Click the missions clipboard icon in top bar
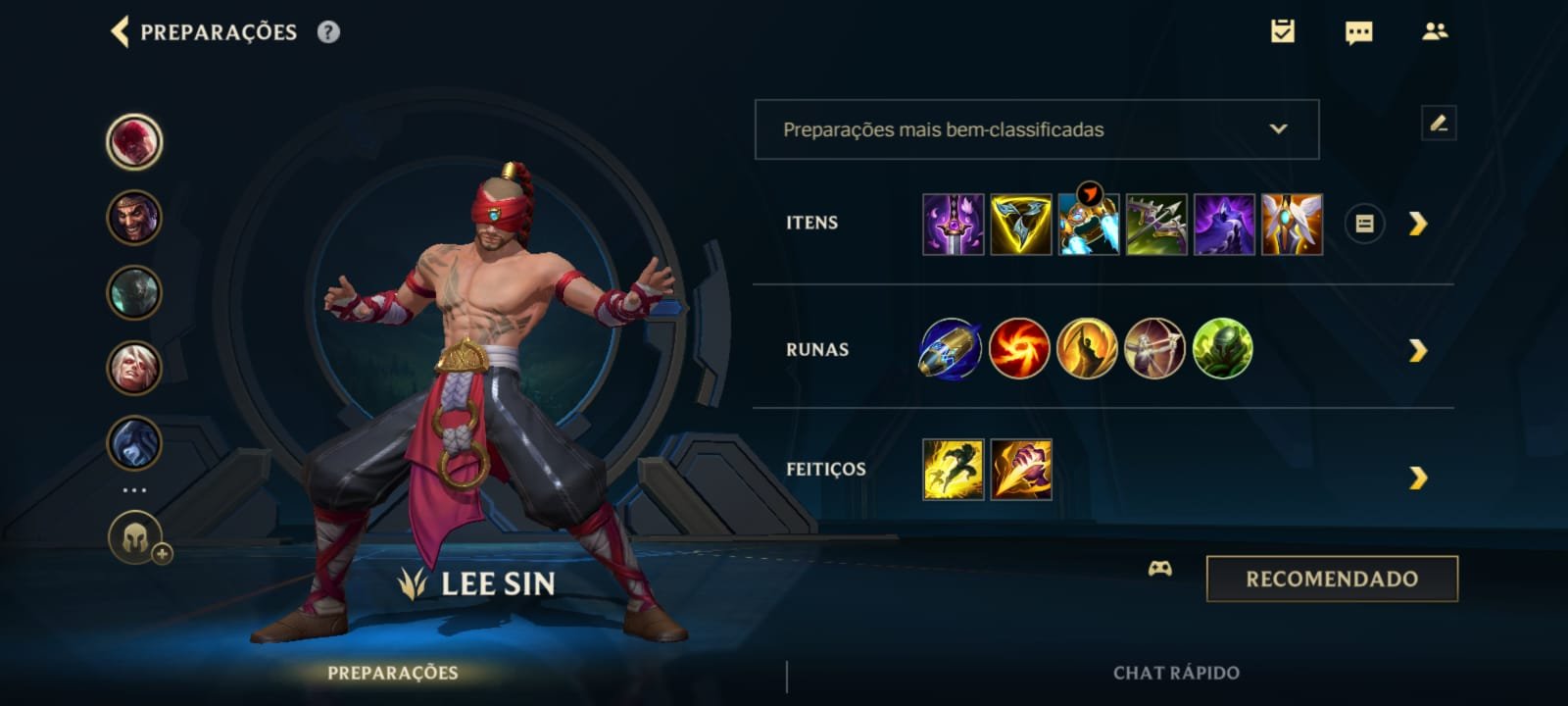This screenshot has width=1568, height=706. [1285, 31]
